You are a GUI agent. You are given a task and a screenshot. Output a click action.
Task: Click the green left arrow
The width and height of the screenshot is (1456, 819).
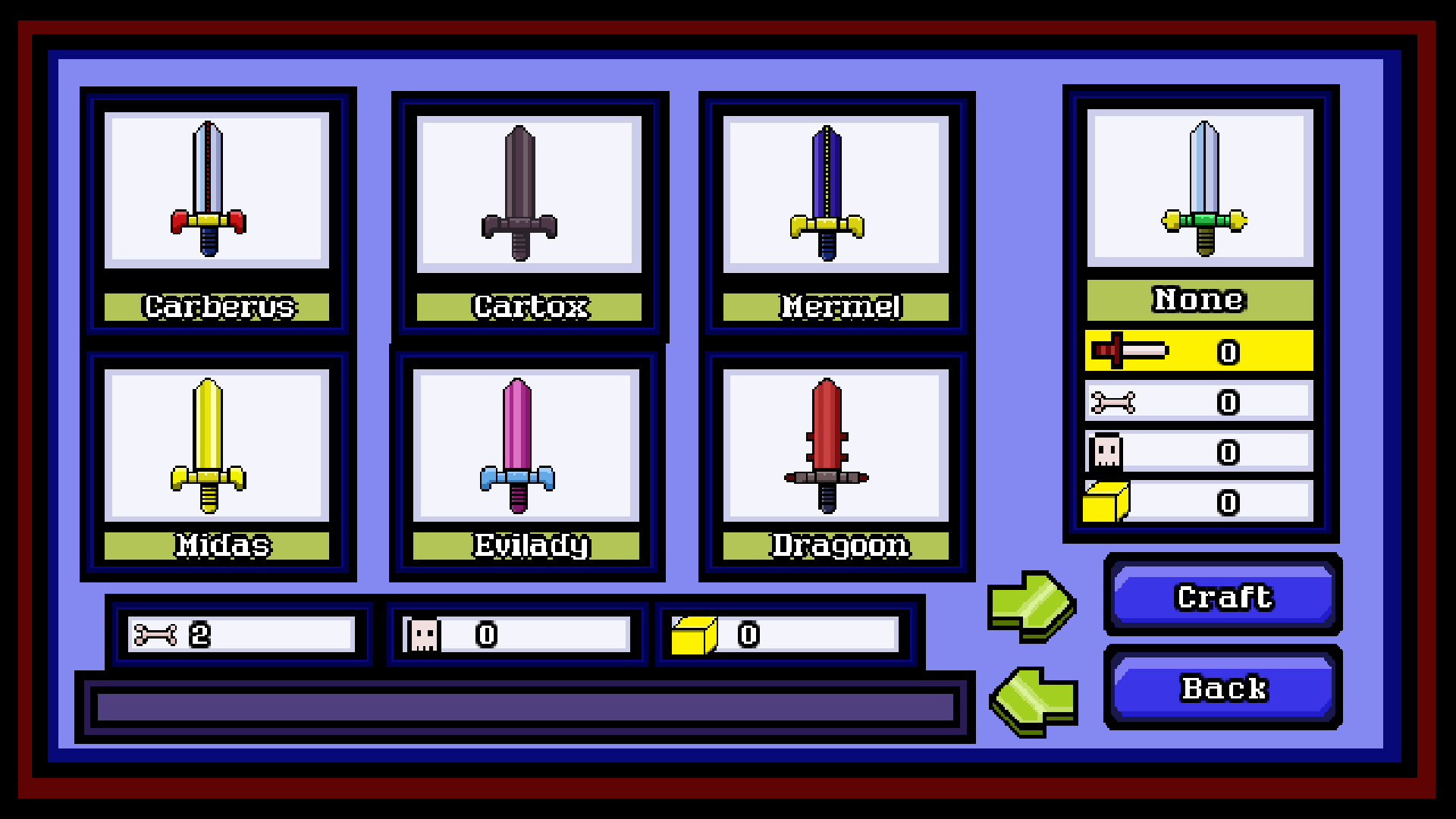(x=1031, y=705)
